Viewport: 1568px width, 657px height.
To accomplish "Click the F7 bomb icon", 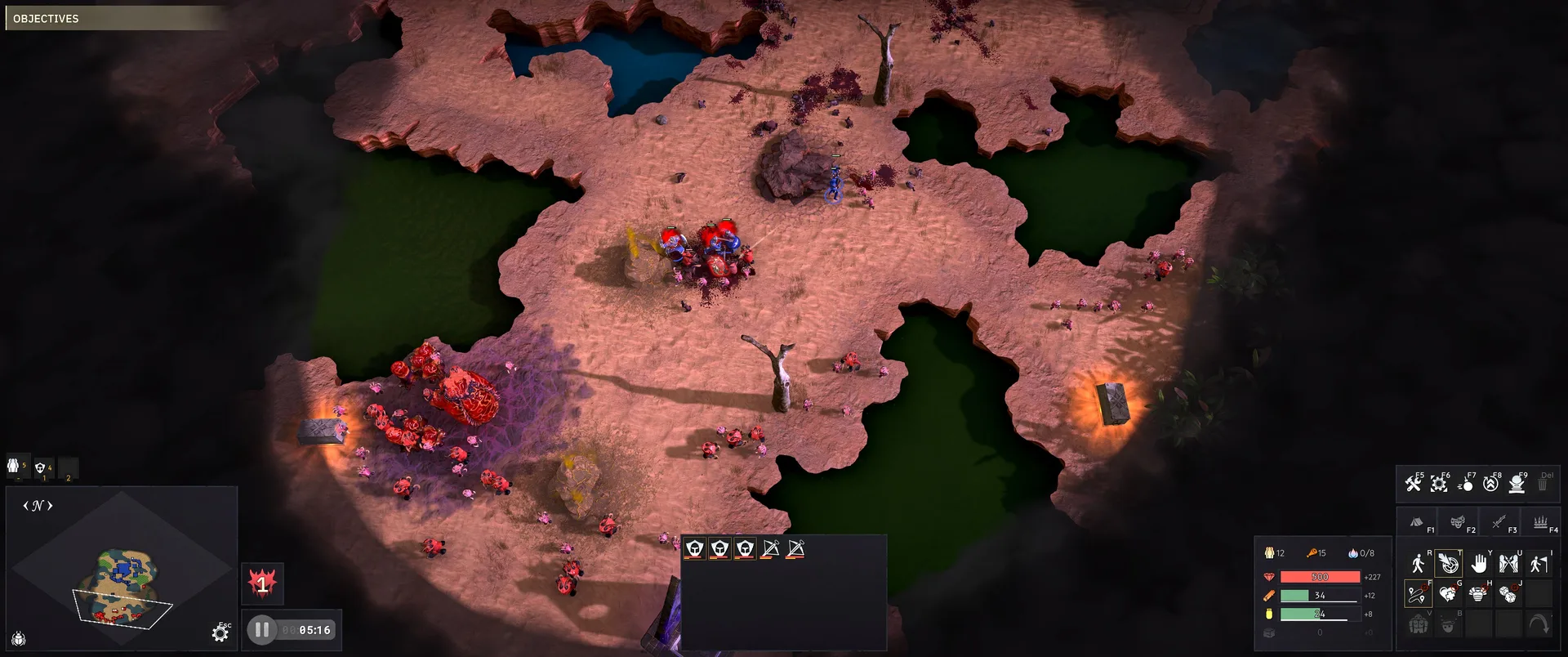I will pos(1465,483).
